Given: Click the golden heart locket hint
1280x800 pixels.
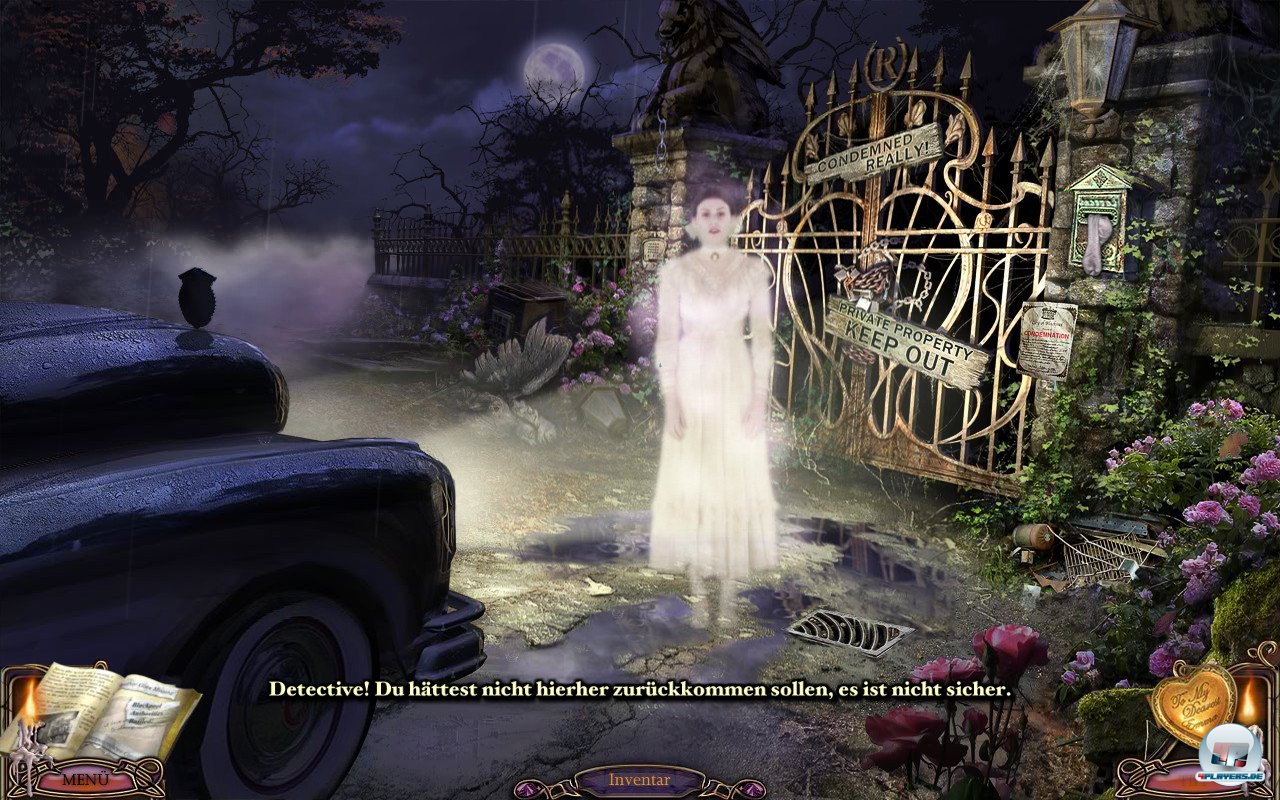Looking at the screenshot, I should click(x=1192, y=703).
